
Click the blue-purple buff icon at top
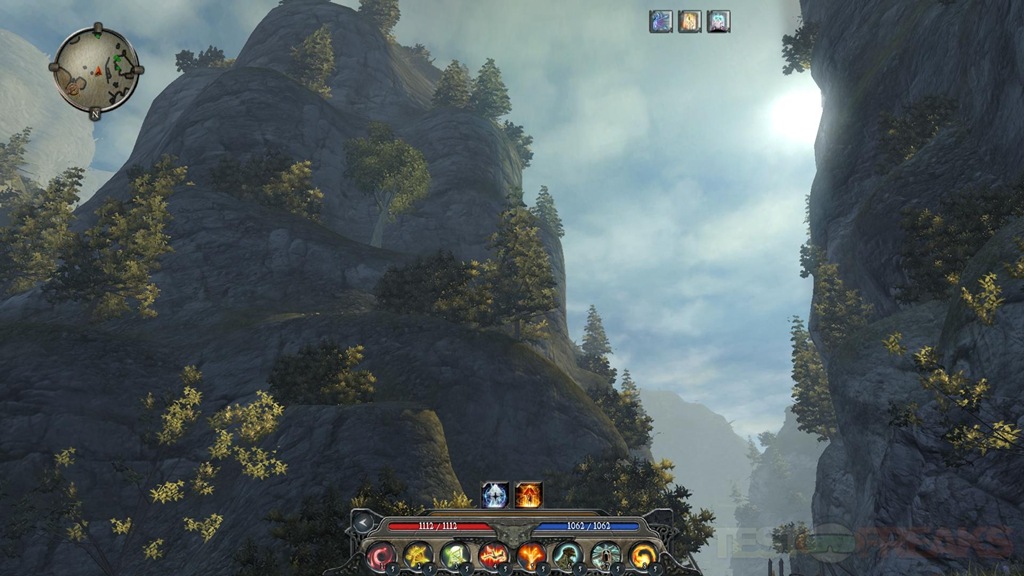click(661, 21)
